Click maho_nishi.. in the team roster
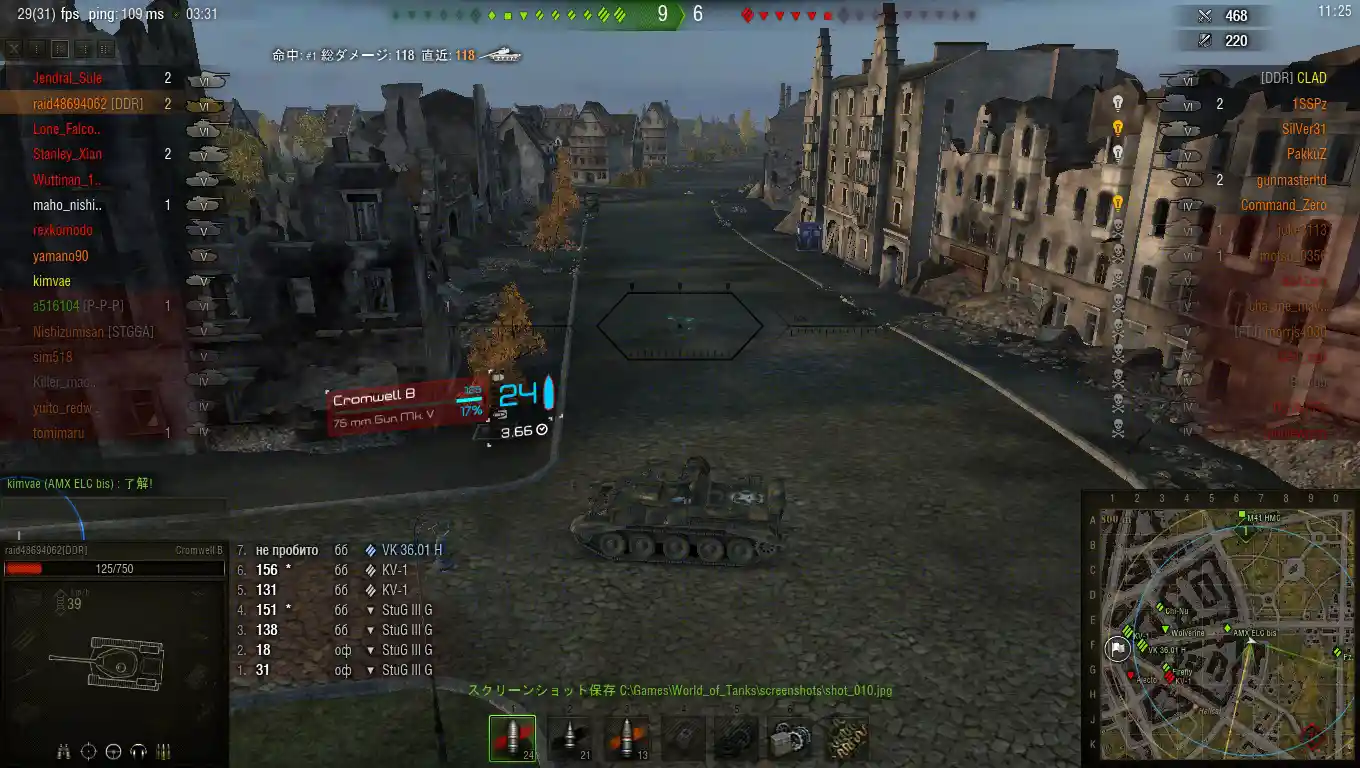Viewport: 1360px width, 768px height. coord(67,205)
